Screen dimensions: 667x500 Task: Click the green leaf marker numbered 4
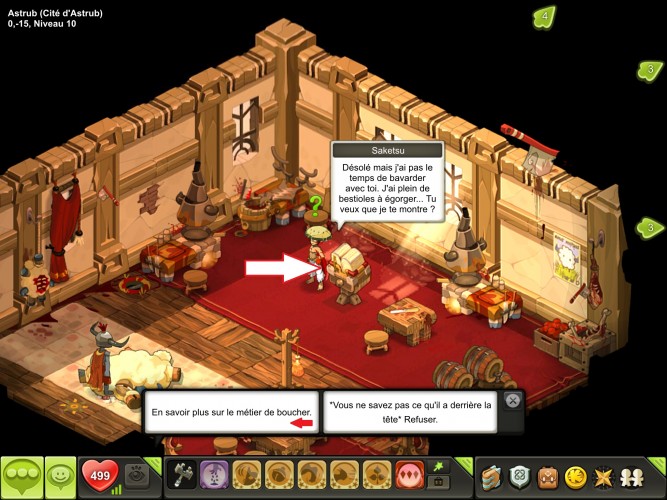pos(545,17)
